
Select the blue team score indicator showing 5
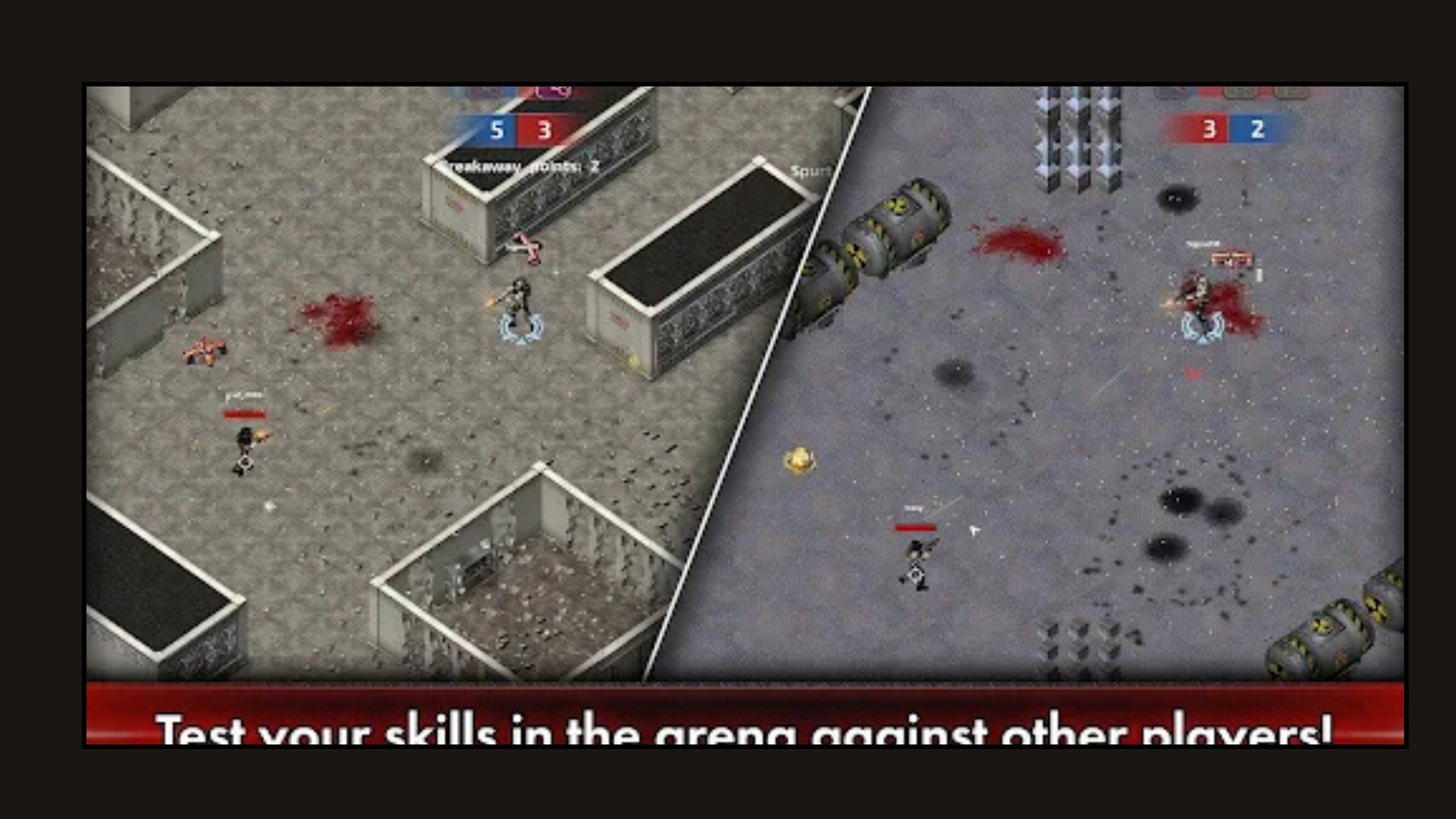point(496,130)
